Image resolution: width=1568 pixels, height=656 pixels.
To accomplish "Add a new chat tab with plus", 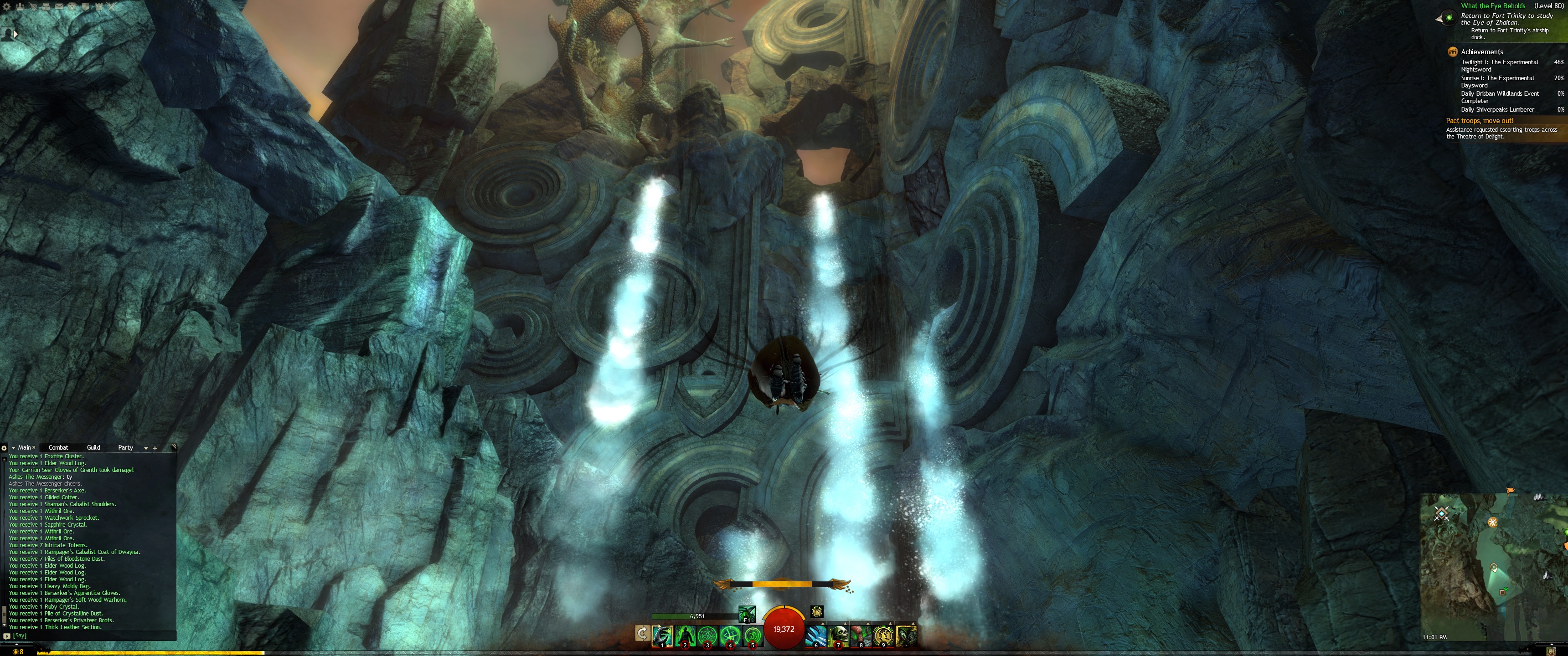I will [x=155, y=448].
